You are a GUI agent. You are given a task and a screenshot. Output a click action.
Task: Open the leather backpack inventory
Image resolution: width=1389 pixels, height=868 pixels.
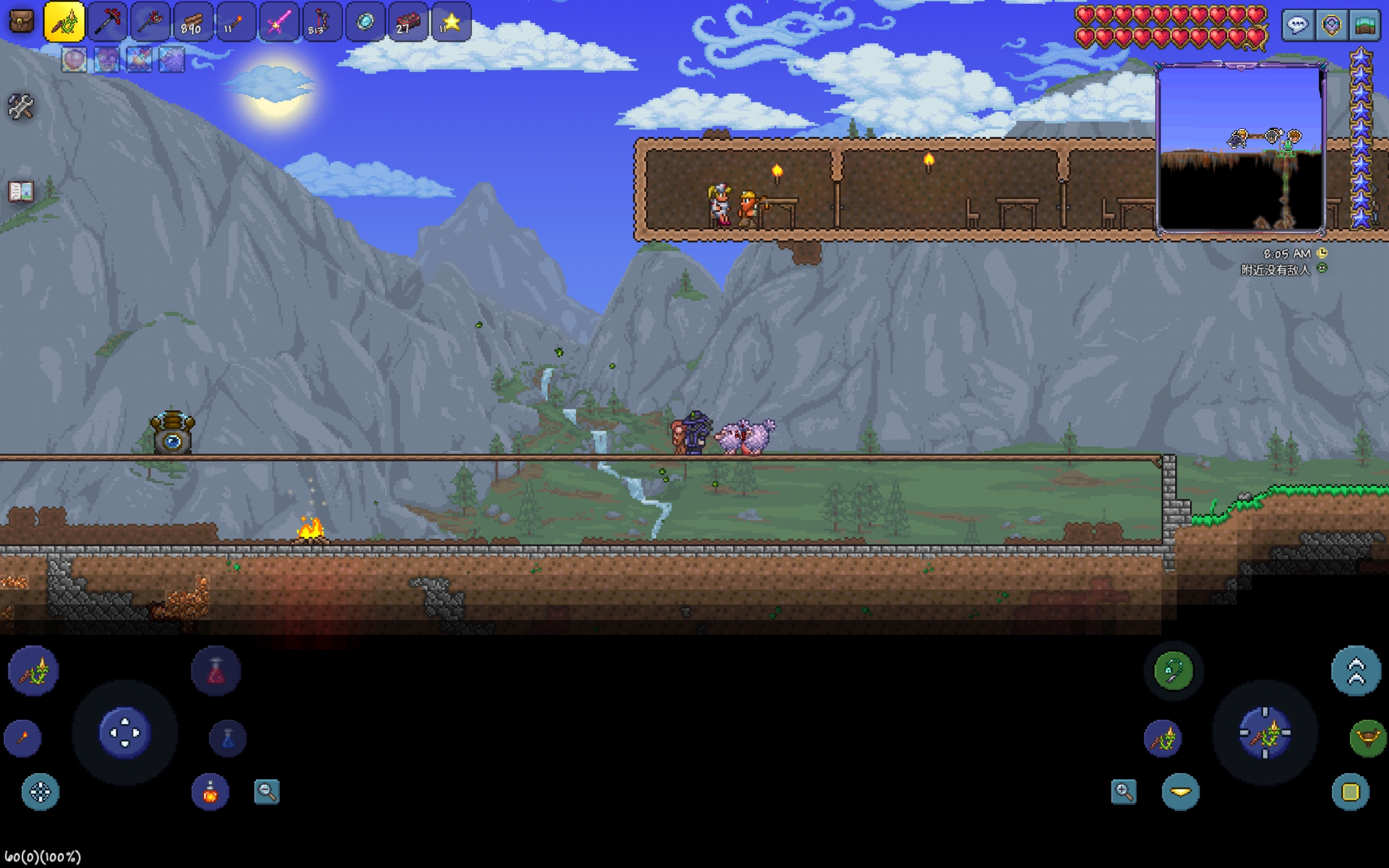[x=22, y=22]
